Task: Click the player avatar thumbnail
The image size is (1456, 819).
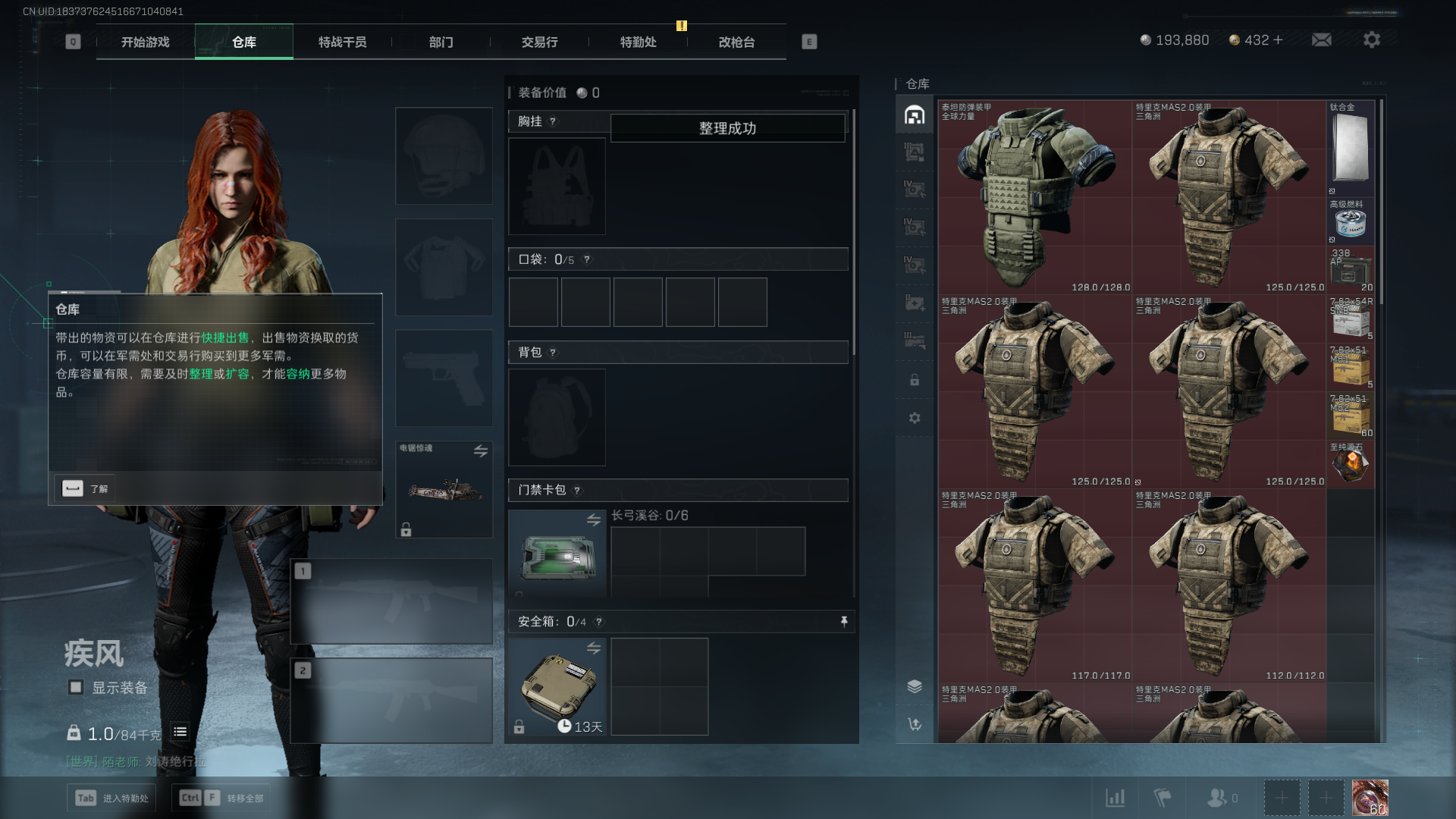Action: (1370, 798)
